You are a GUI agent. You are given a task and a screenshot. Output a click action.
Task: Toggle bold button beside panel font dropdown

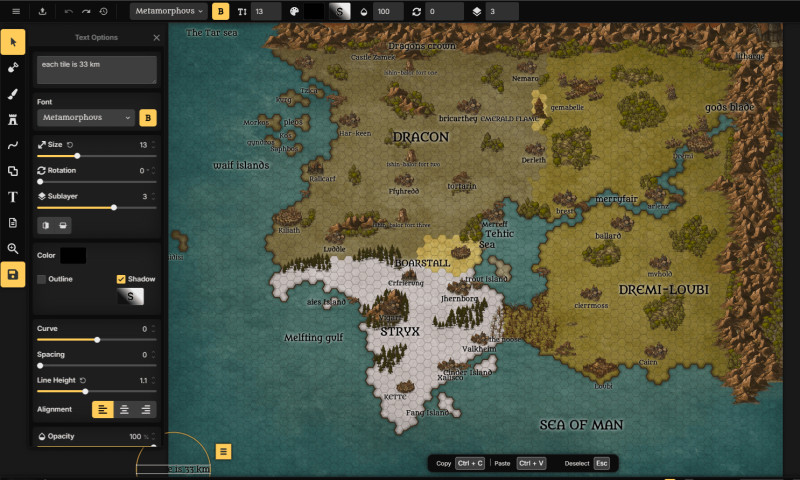[x=148, y=118]
